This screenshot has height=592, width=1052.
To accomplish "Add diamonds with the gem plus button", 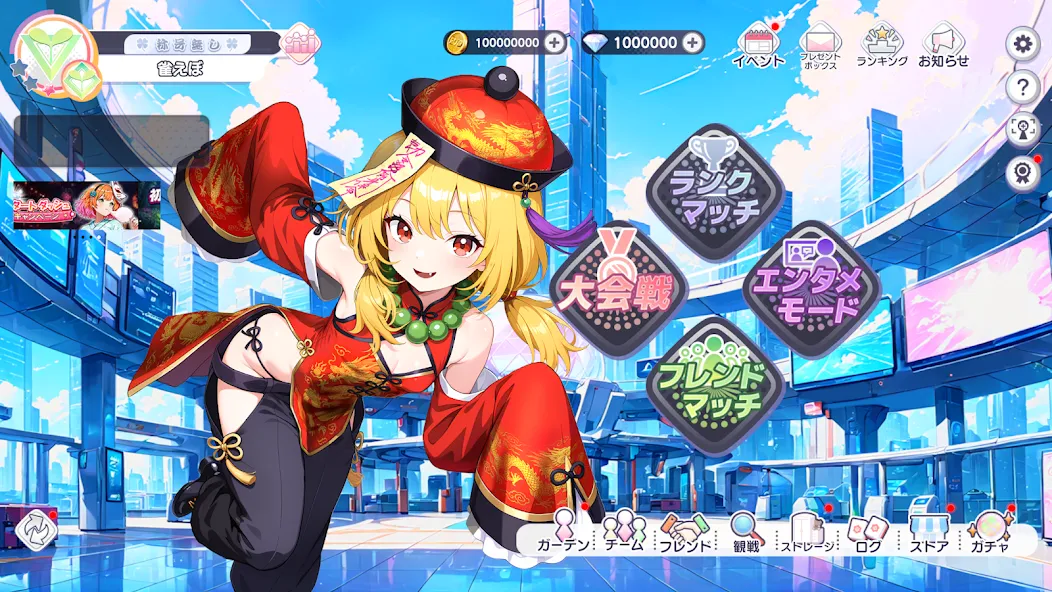I will click(694, 43).
